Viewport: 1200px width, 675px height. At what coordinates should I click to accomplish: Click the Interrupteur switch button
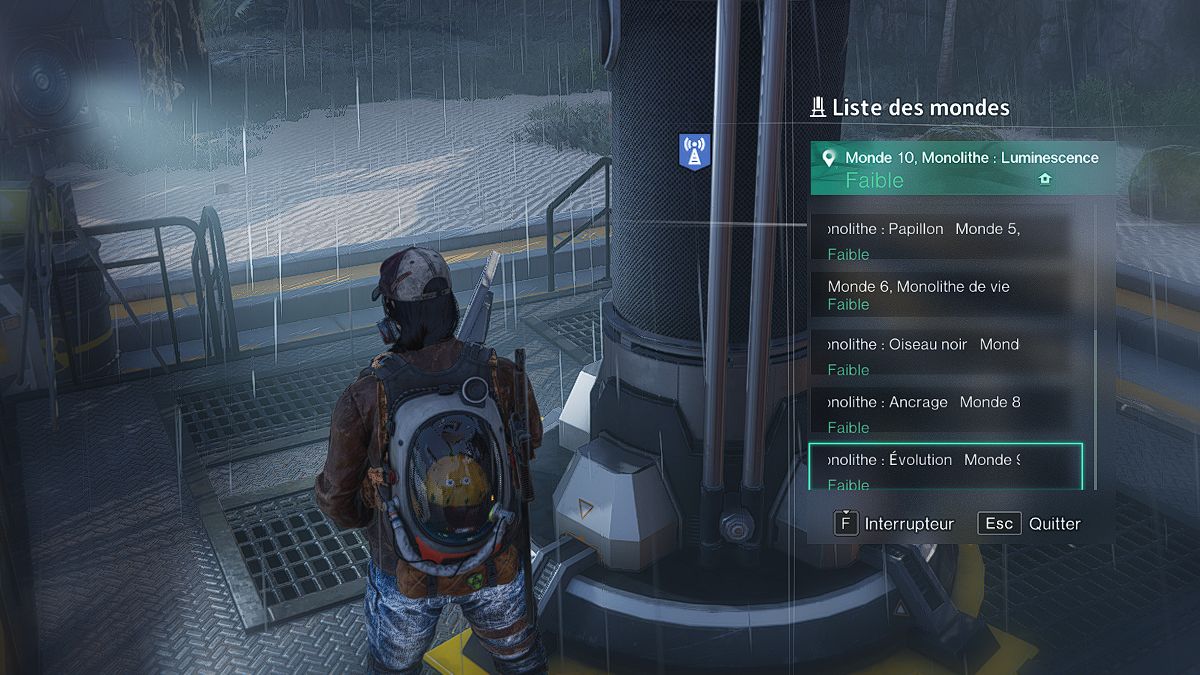895,523
